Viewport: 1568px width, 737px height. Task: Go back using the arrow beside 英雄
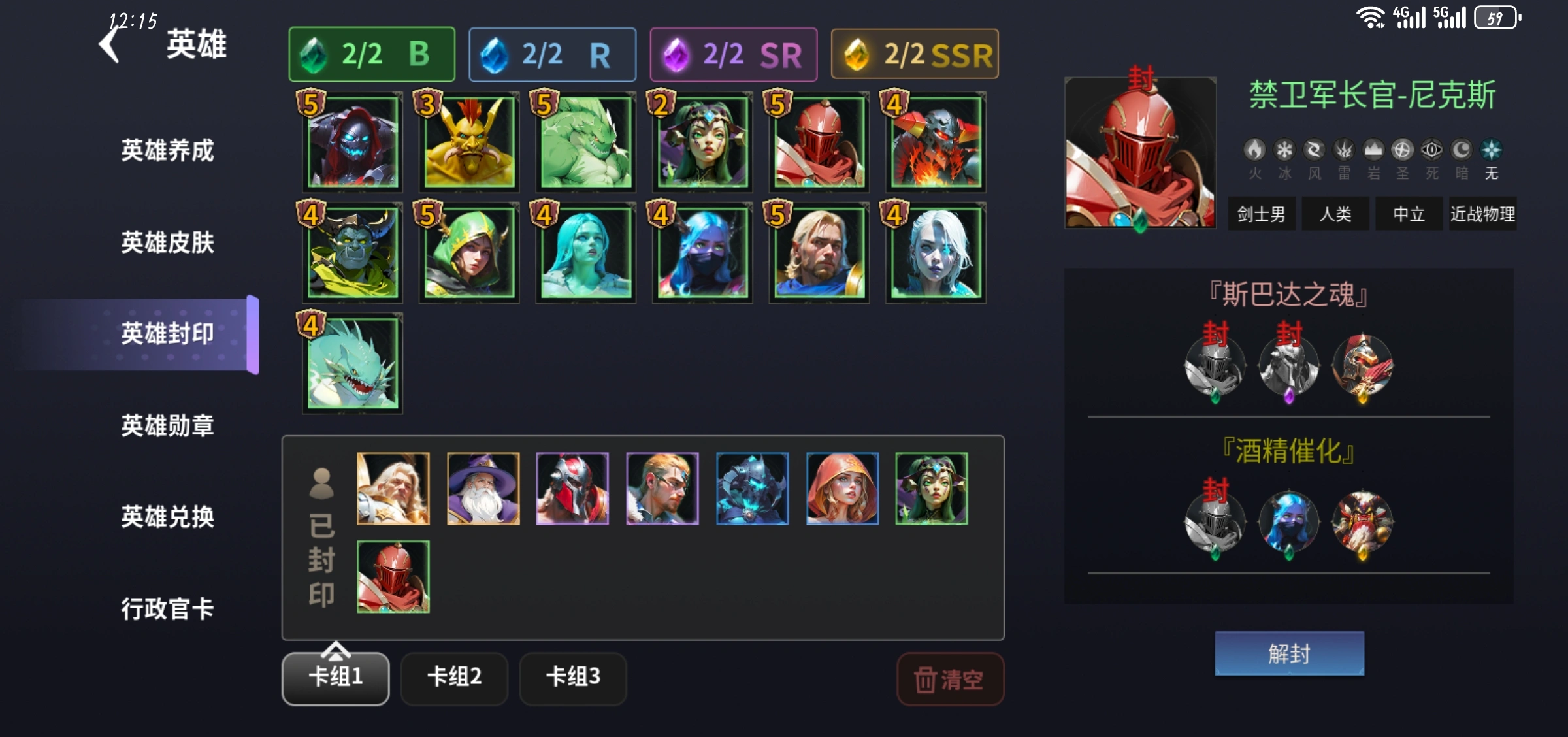coord(110,44)
